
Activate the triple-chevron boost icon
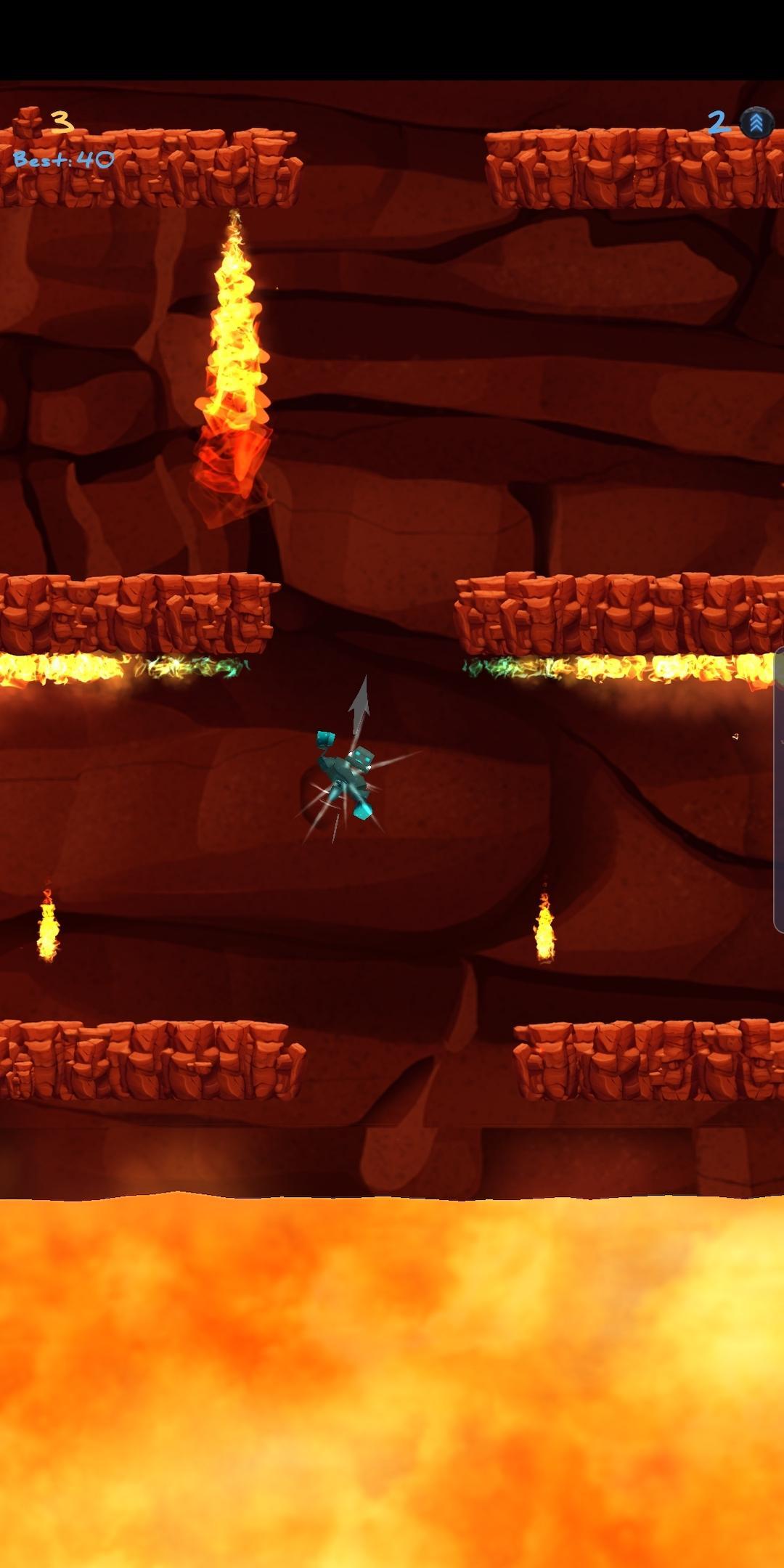pyautogui.click(x=756, y=123)
